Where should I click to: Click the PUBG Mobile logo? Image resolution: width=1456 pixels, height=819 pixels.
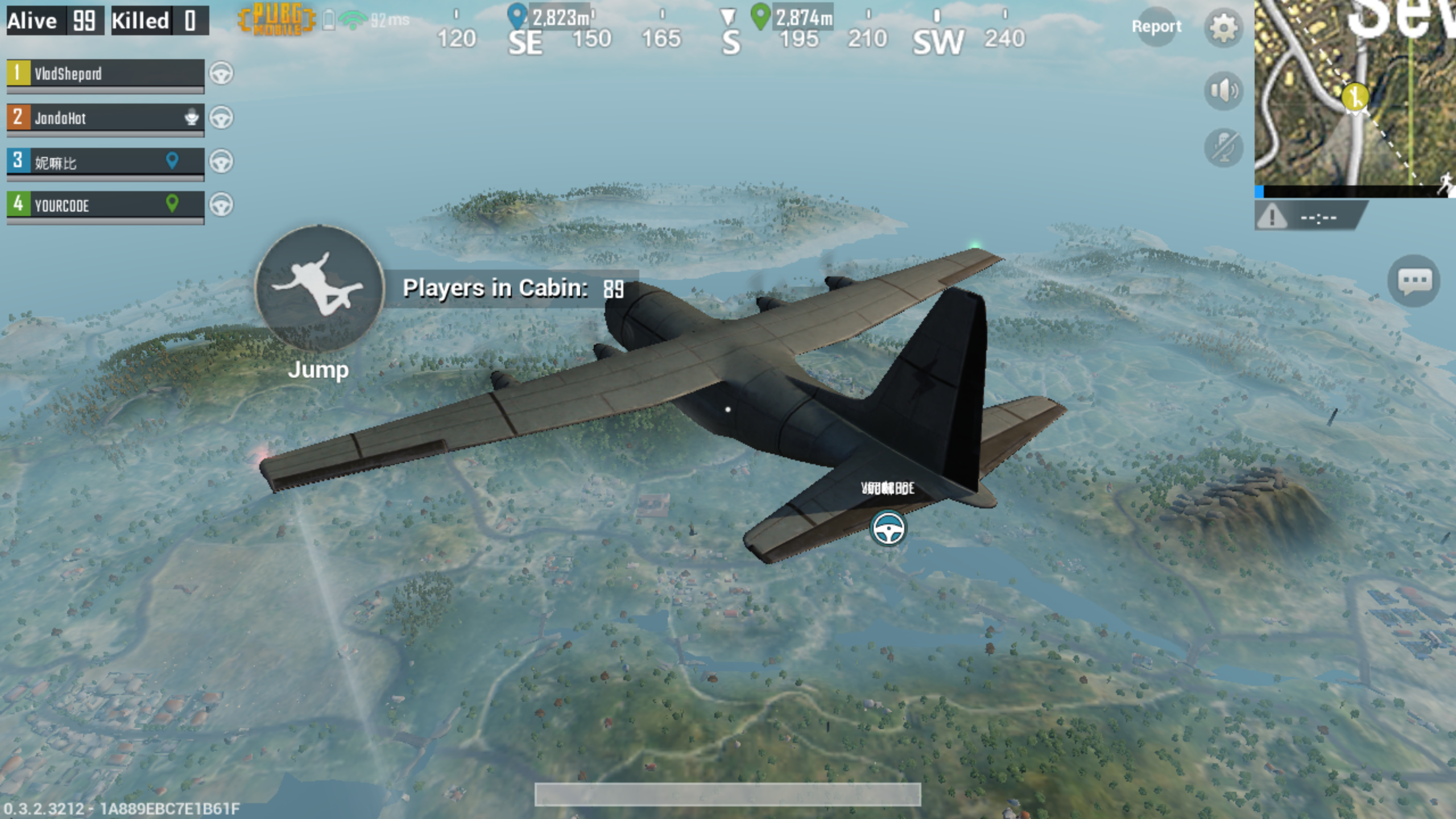[x=275, y=20]
